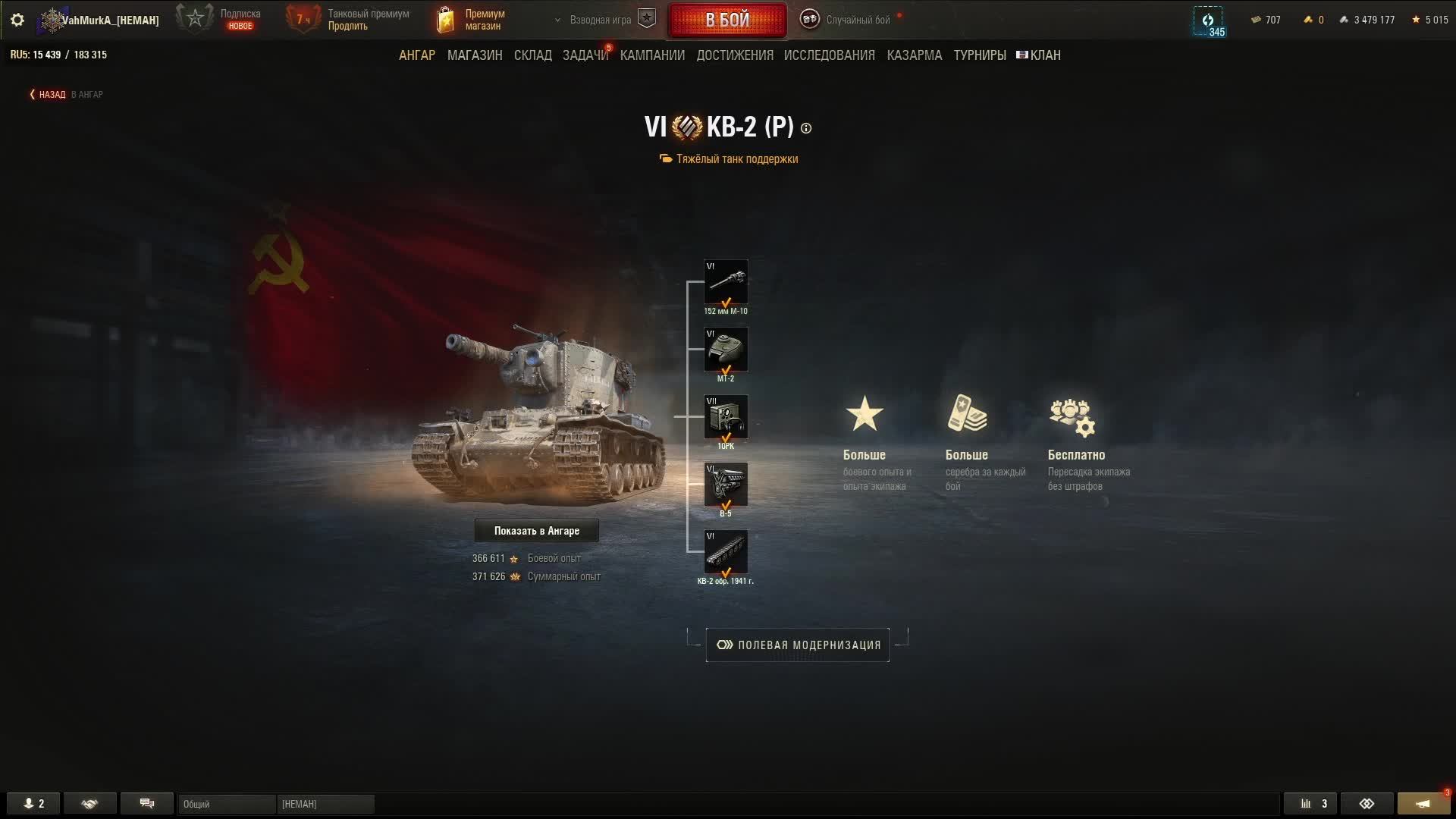Open the Премиум магазин shop

point(472,20)
